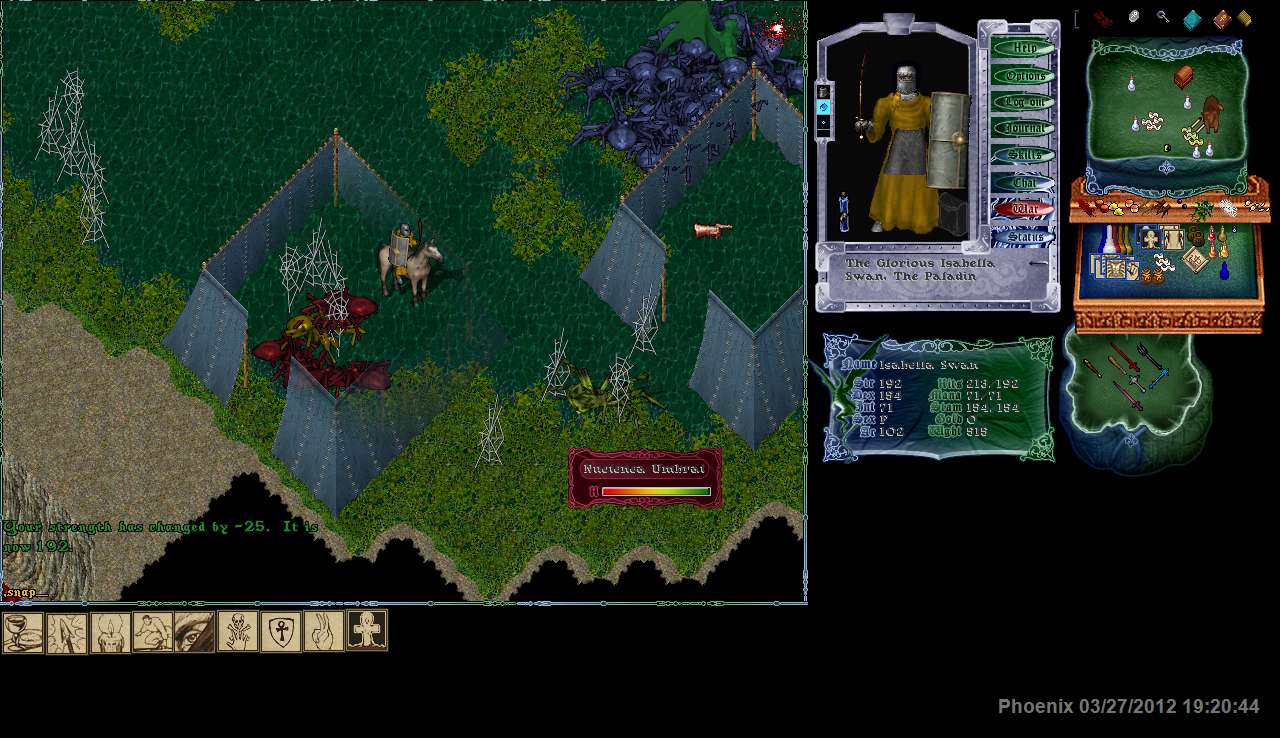This screenshot has height=738, width=1280.
Task: Cast the ankh shield ability
Action: tap(281, 632)
